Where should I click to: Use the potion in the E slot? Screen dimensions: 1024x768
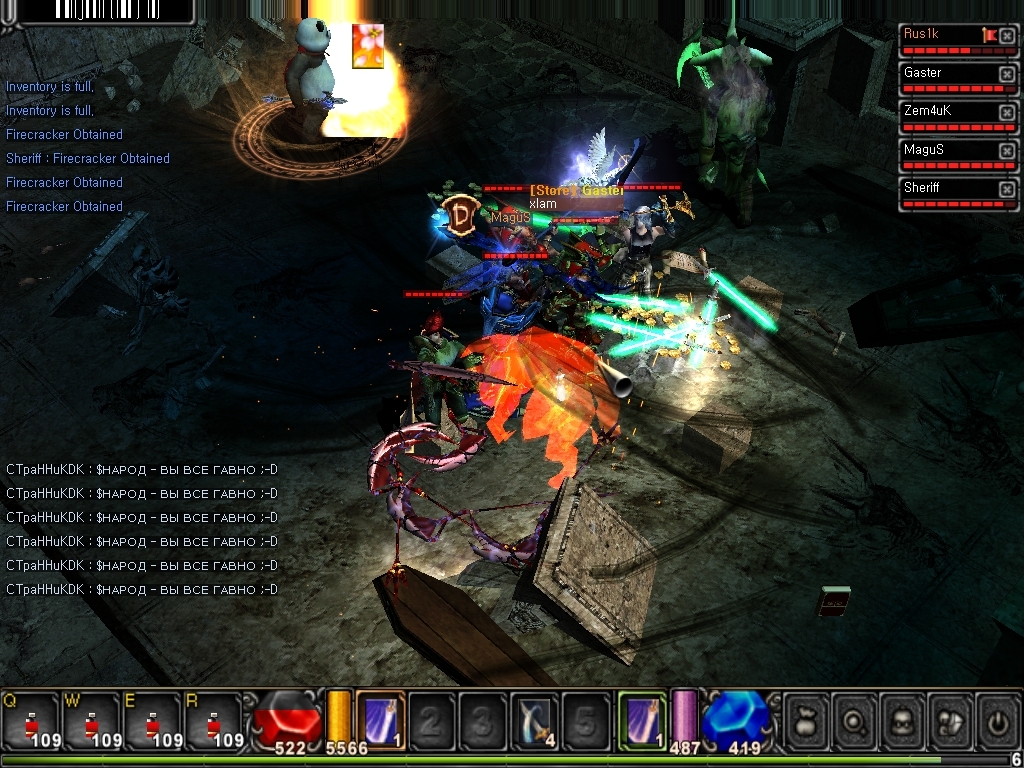pyautogui.click(x=152, y=720)
